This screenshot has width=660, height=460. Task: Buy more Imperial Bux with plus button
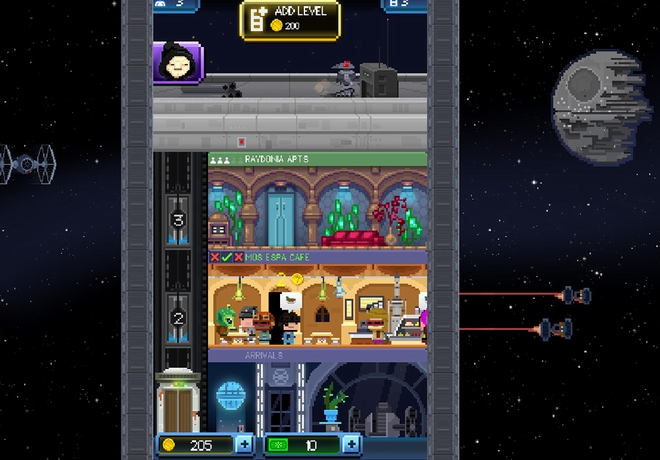click(x=351, y=445)
